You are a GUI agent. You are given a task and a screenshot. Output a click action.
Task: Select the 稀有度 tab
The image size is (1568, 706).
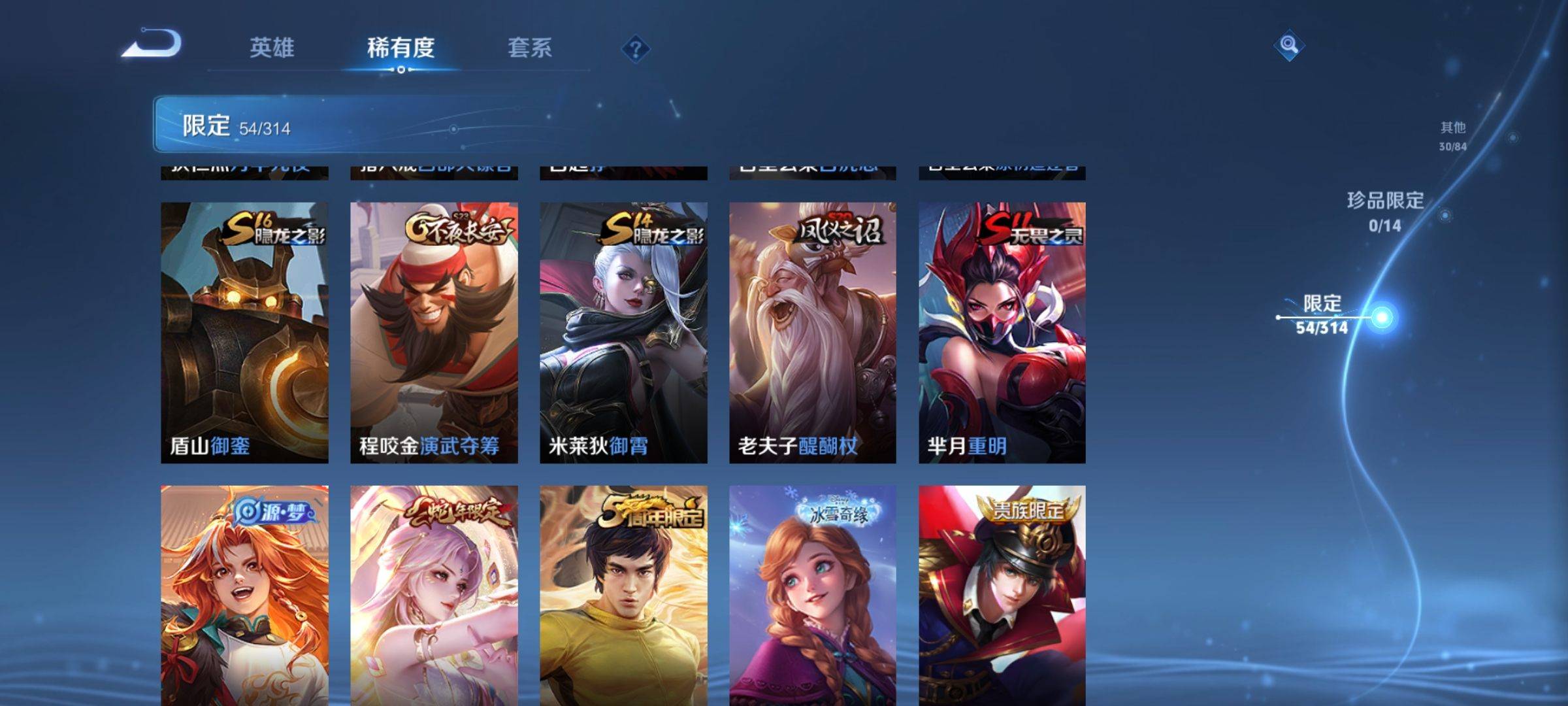tap(400, 48)
